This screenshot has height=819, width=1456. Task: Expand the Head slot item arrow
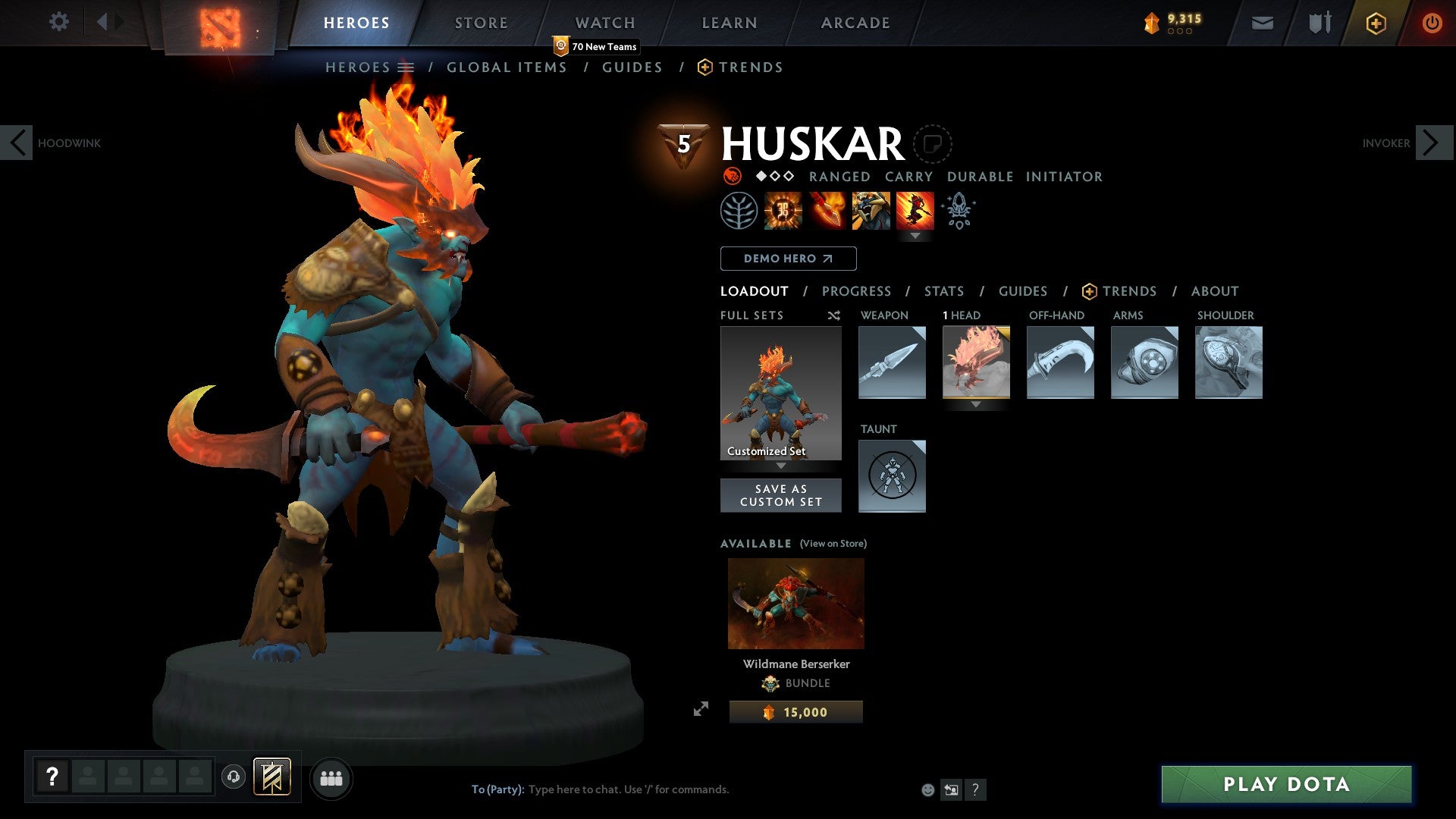pyautogui.click(x=976, y=405)
